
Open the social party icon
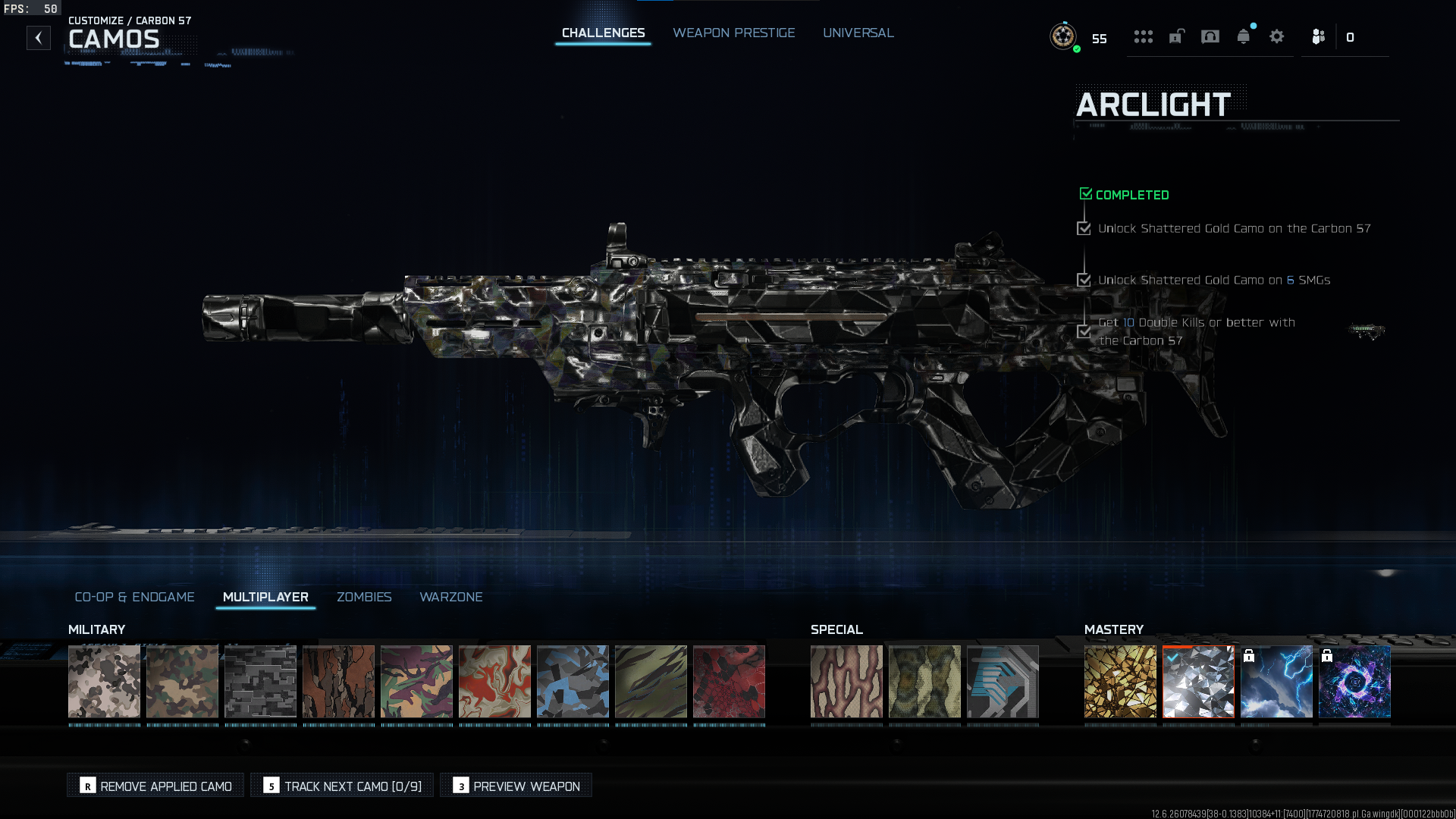point(1318,37)
